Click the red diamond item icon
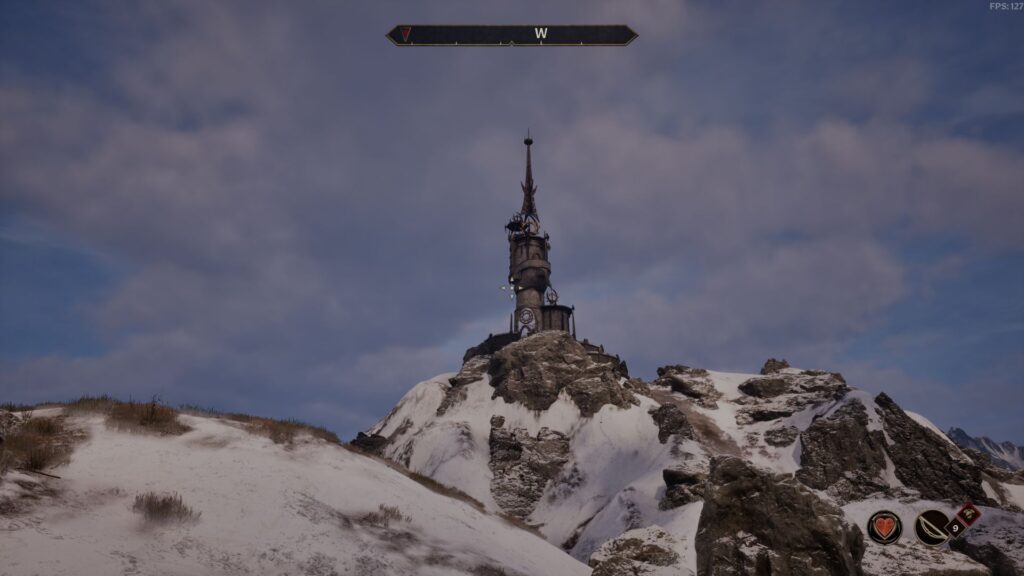Image resolution: width=1024 pixels, height=576 pixels. [967, 515]
